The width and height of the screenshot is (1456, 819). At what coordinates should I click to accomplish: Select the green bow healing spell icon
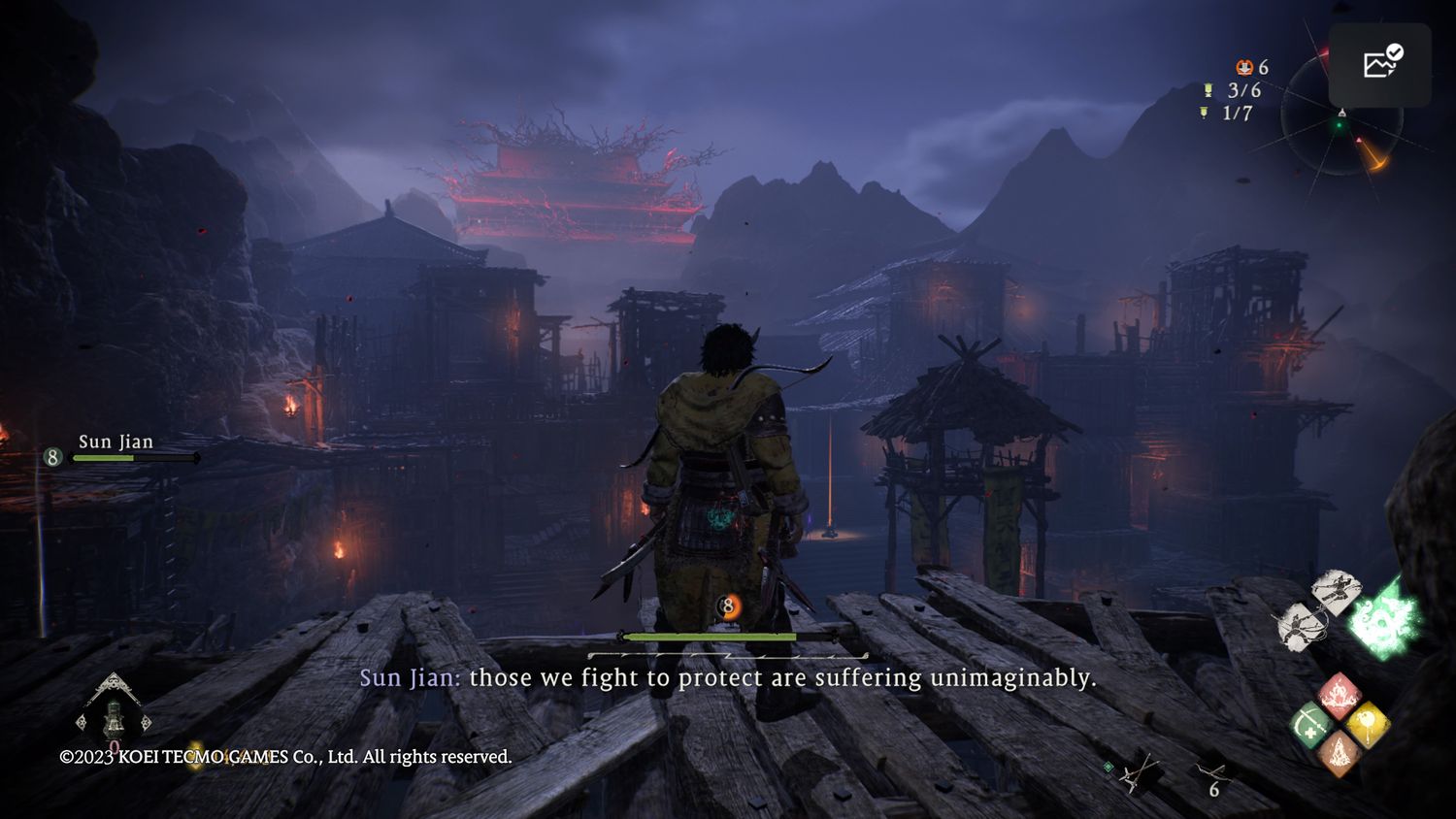1311,725
